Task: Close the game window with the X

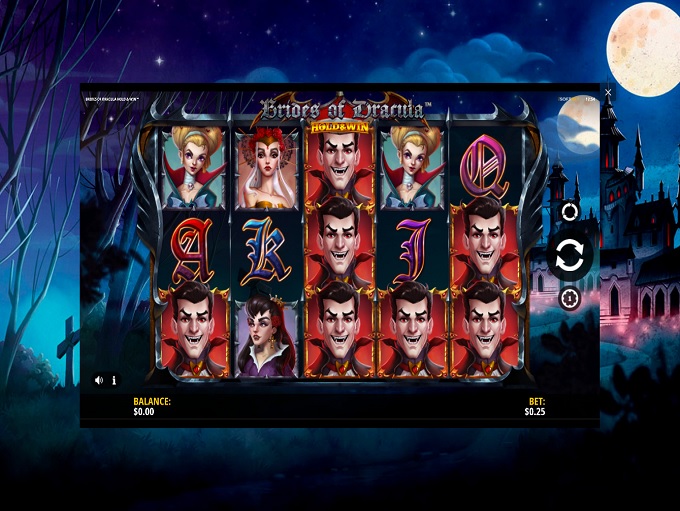Action: 608,92
